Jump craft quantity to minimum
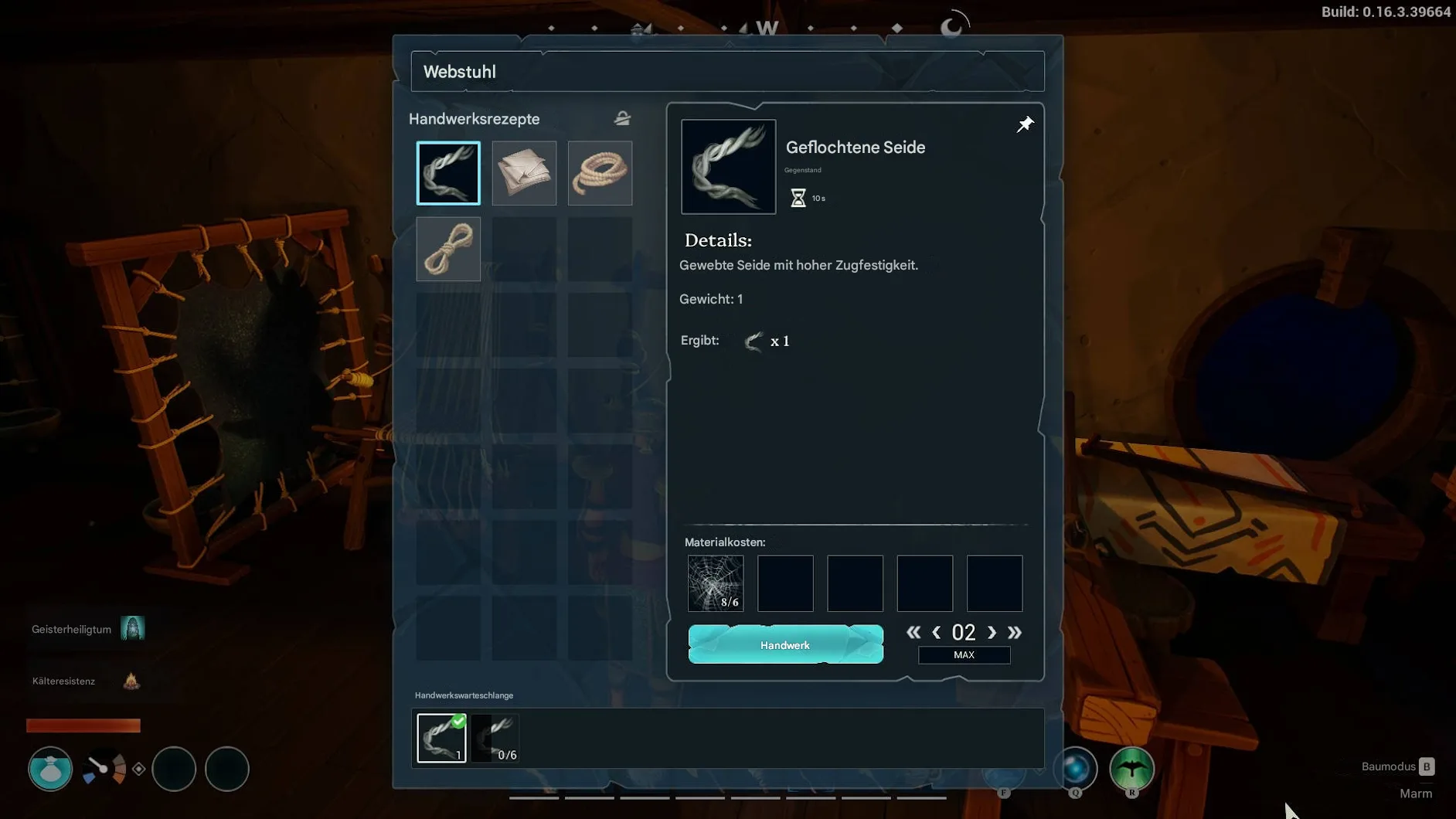Image resolution: width=1456 pixels, height=819 pixels. (913, 633)
